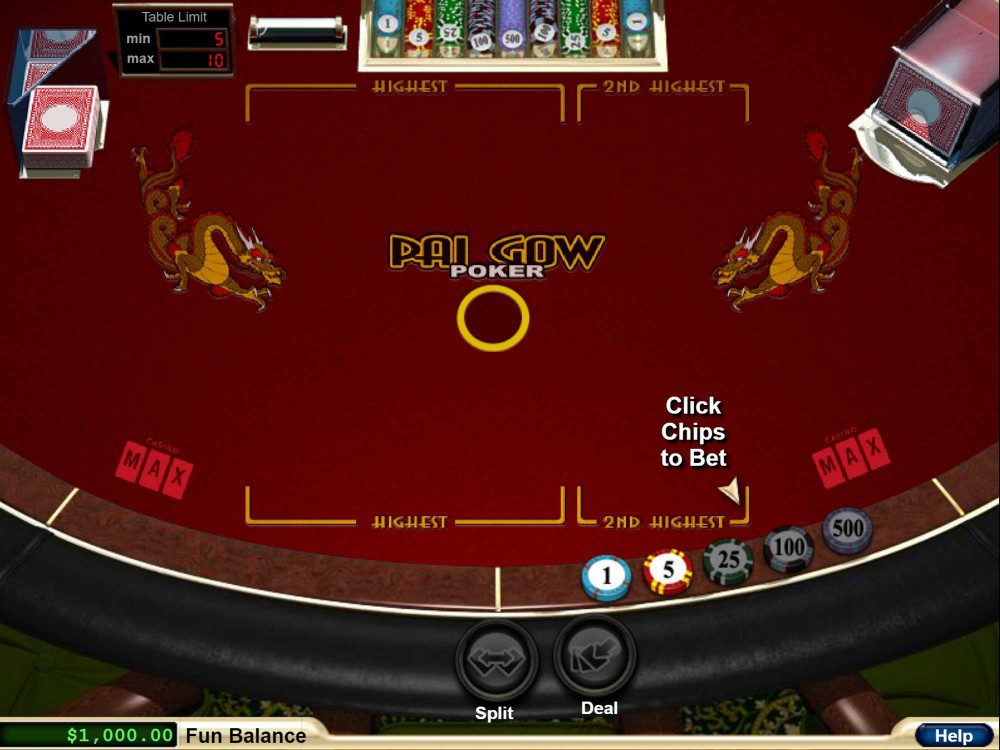
Task: Click the Deal button
Action: coord(595,656)
